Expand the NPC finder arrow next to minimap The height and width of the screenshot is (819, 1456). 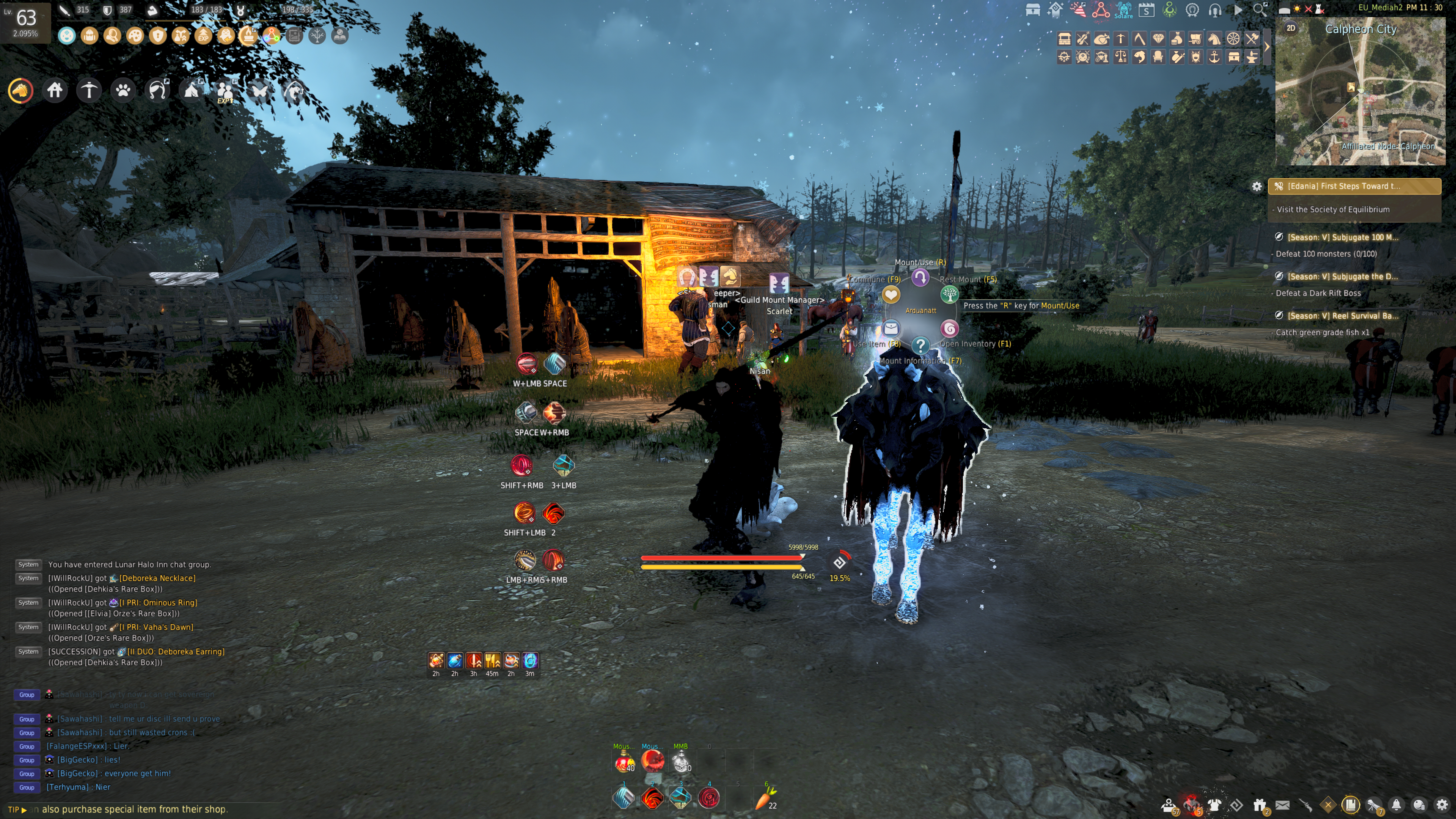tap(1267, 47)
